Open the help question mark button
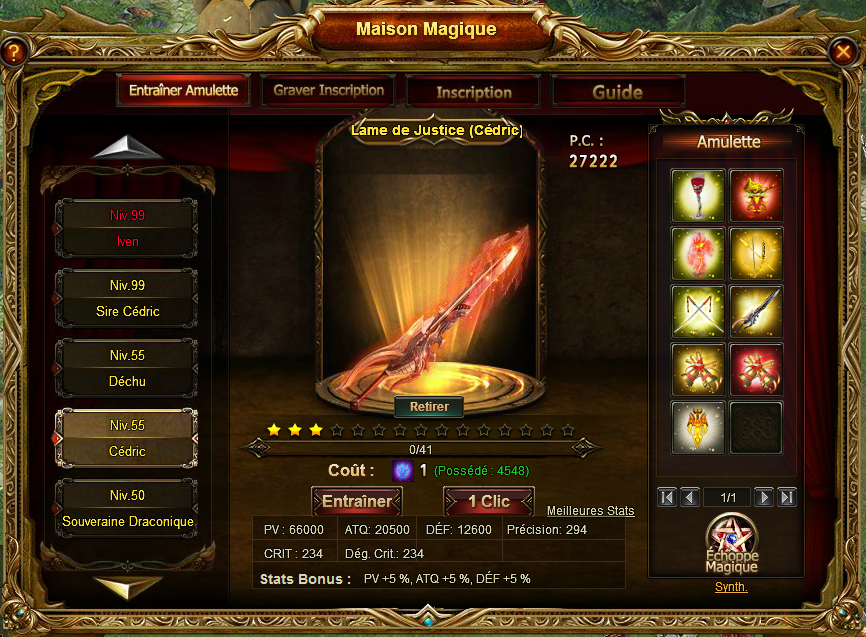This screenshot has width=866, height=637. coord(12,52)
